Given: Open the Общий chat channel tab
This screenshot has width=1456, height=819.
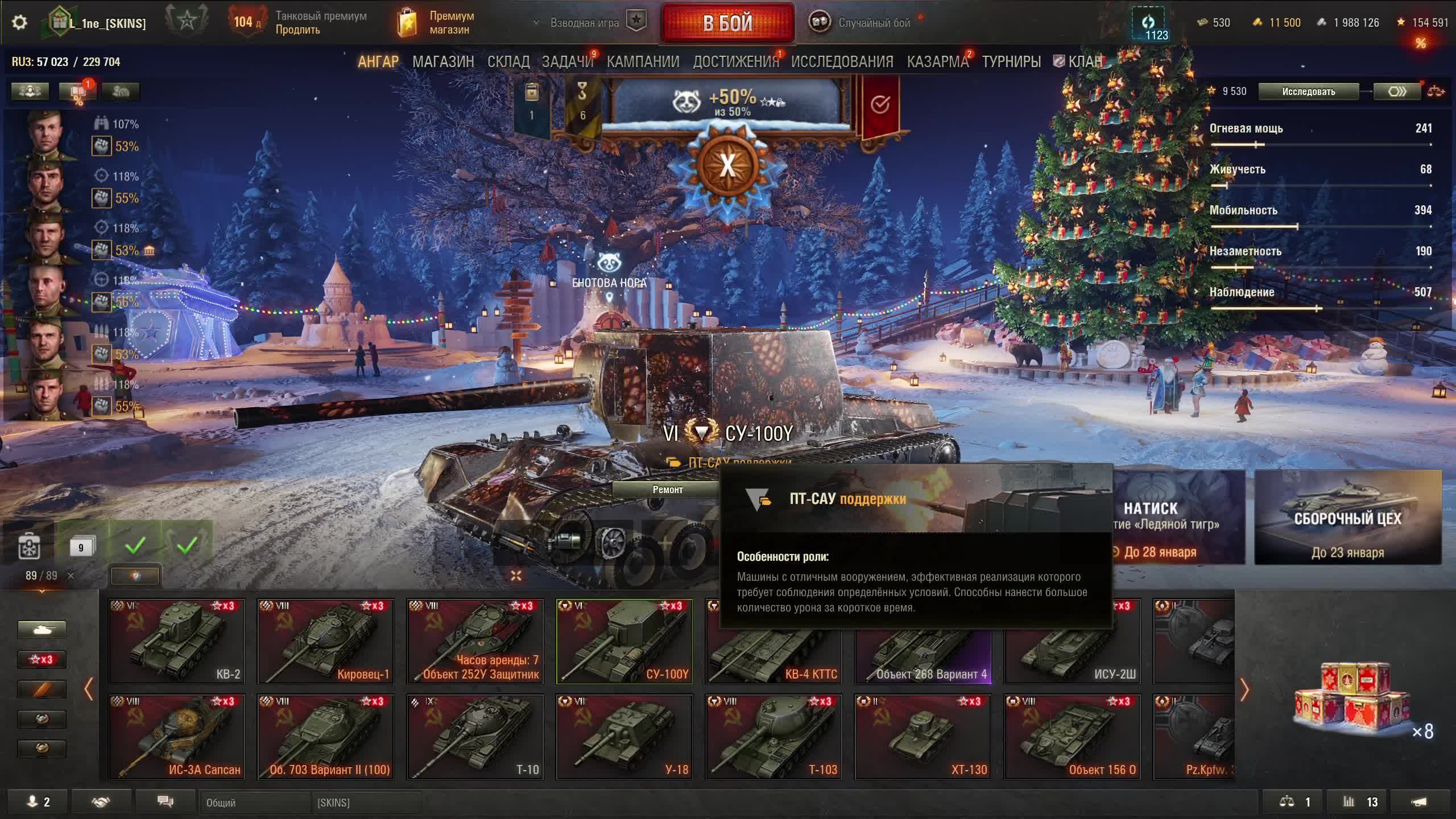Looking at the screenshot, I should coord(255,803).
